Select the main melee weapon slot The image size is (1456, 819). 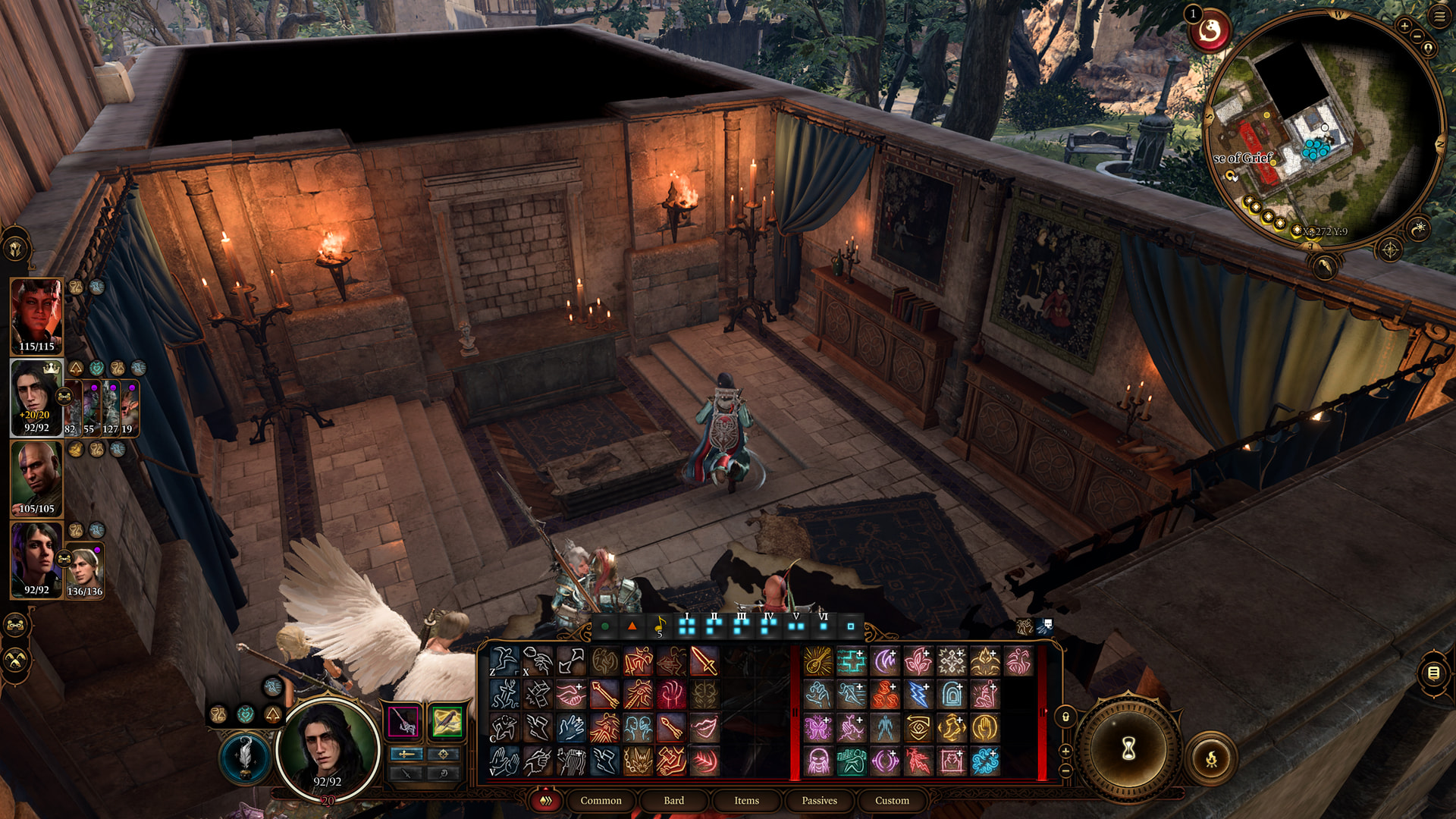403,721
